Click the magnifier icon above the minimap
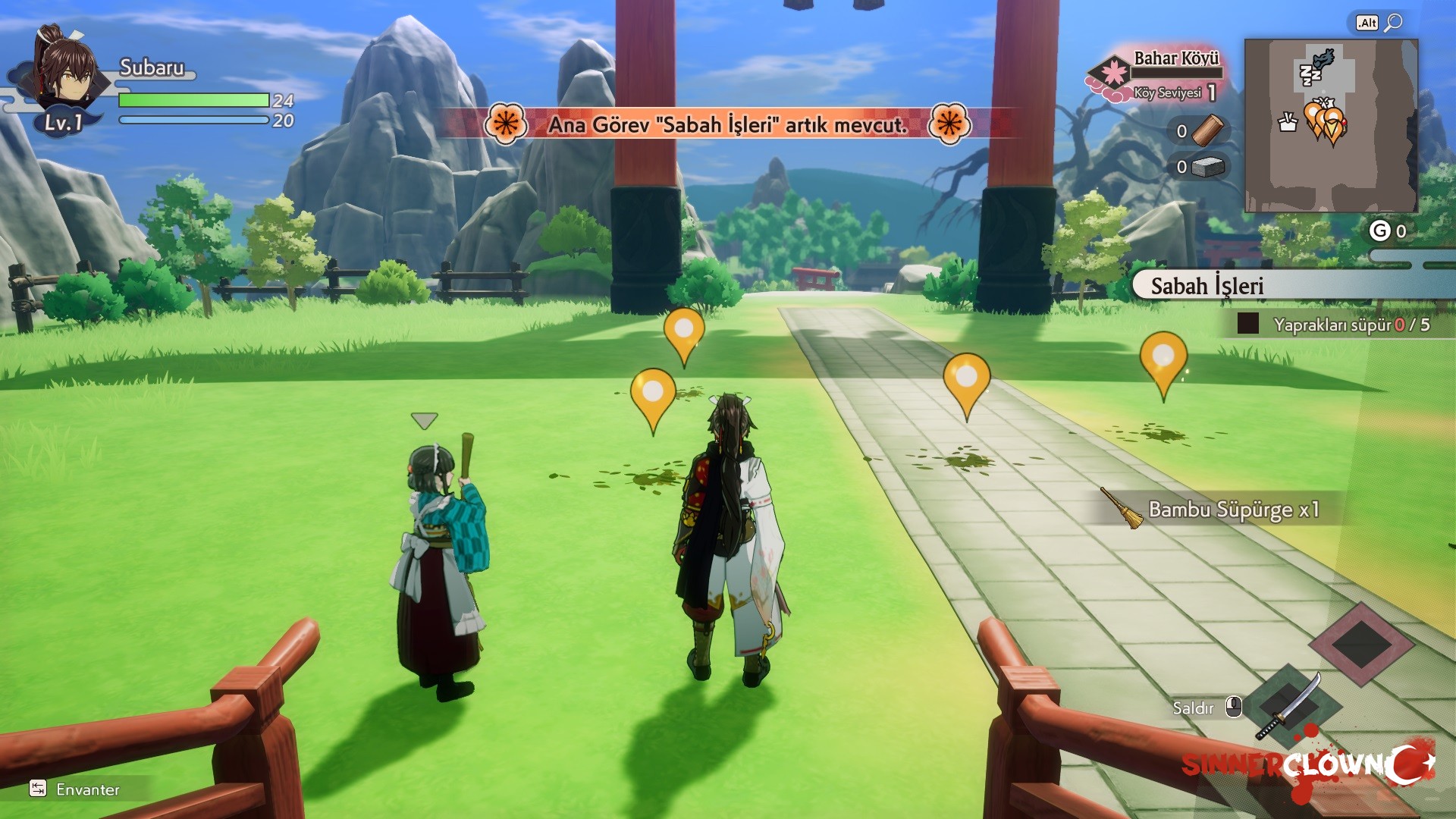The image size is (1456, 819). coord(1393,23)
